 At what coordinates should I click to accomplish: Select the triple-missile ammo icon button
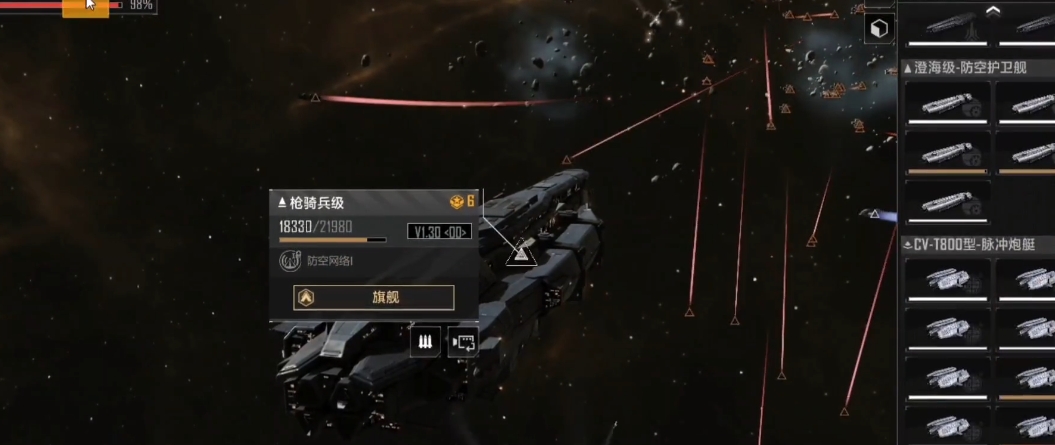pos(425,342)
